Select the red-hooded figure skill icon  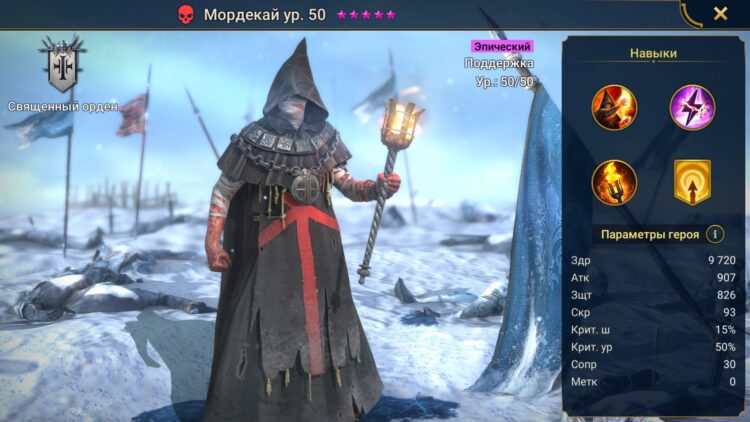614,107
